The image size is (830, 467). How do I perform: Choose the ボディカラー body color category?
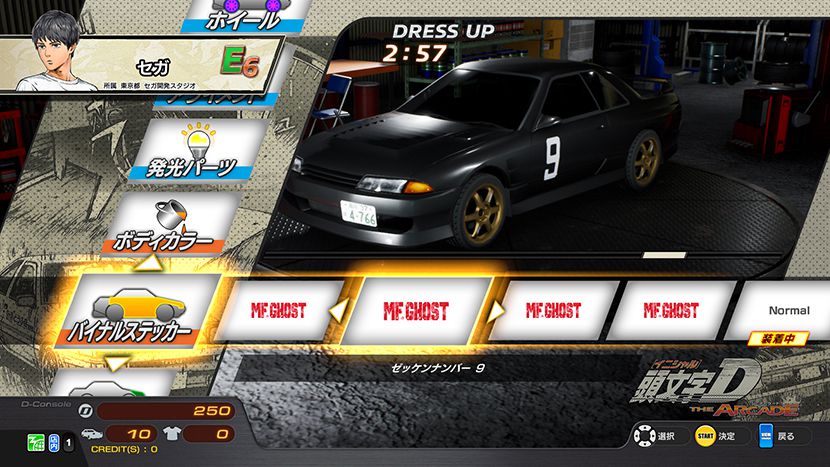[170, 226]
